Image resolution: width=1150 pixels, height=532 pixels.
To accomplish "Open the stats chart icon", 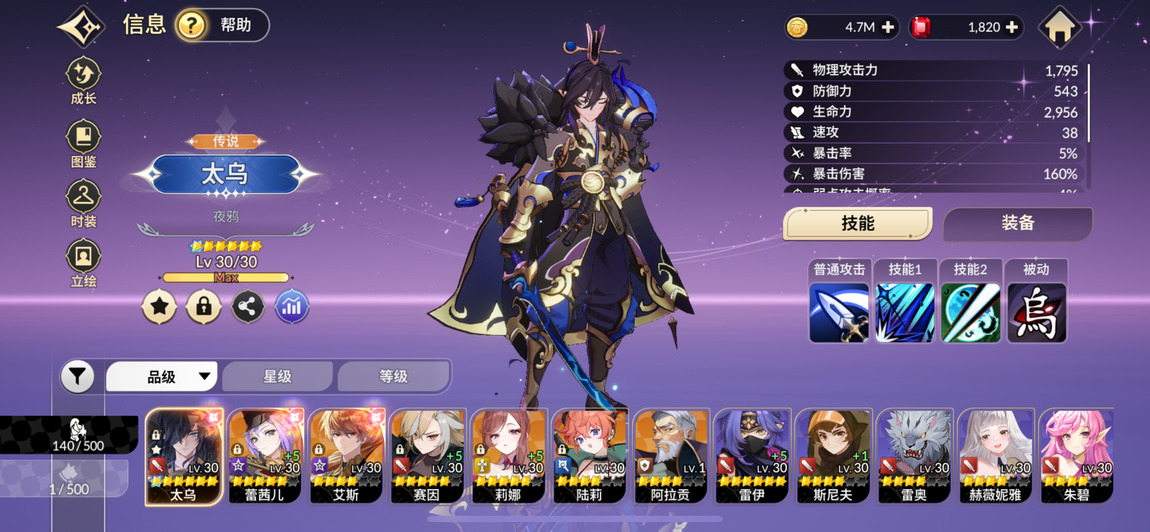I will [x=291, y=306].
